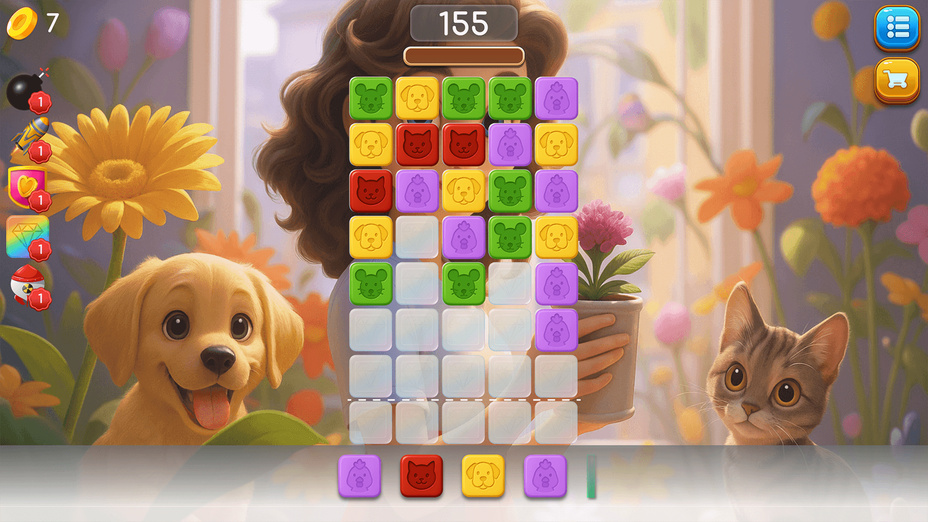Activate the pink heart shield booster
This screenshot has height=522, width=928.
pos(25,185)
